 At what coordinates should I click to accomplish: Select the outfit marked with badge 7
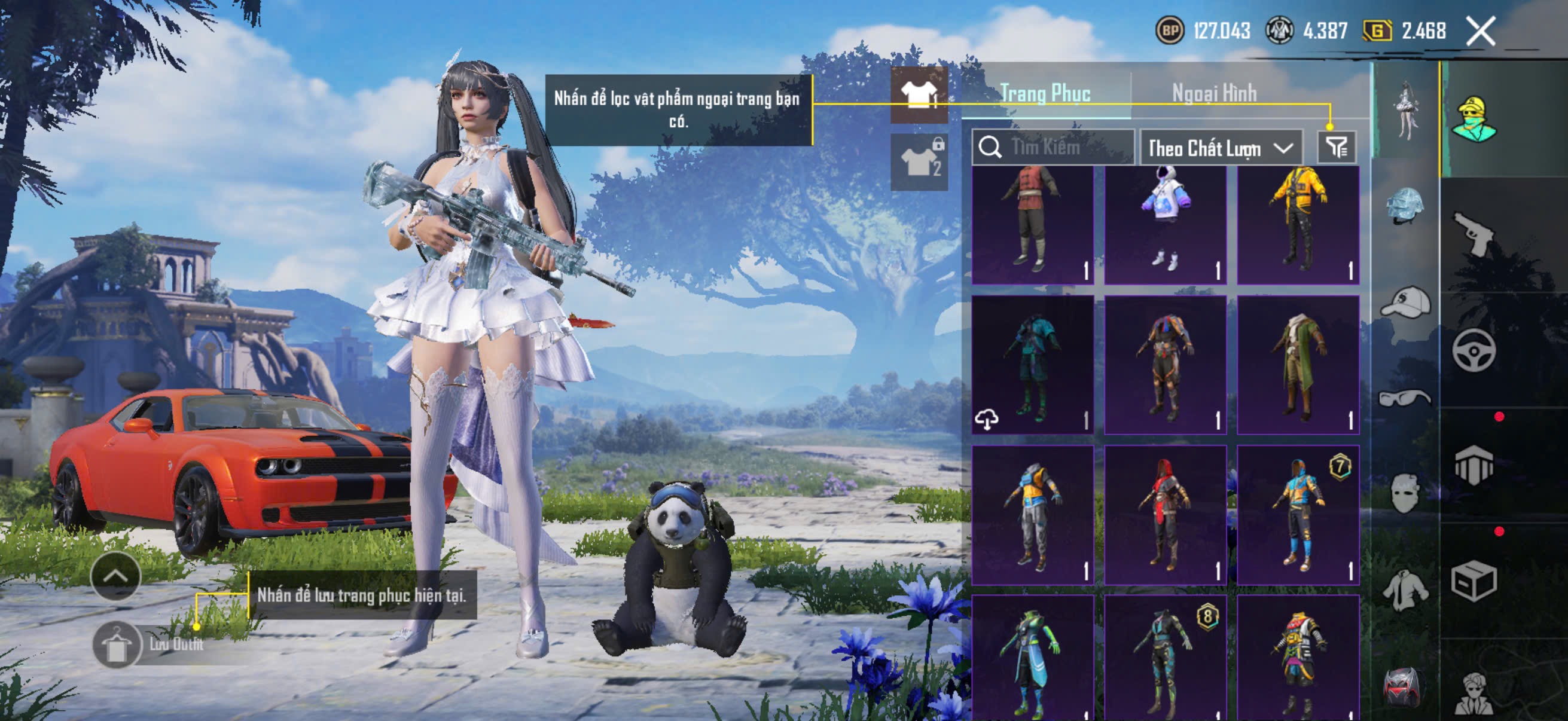coord(1298,515)
